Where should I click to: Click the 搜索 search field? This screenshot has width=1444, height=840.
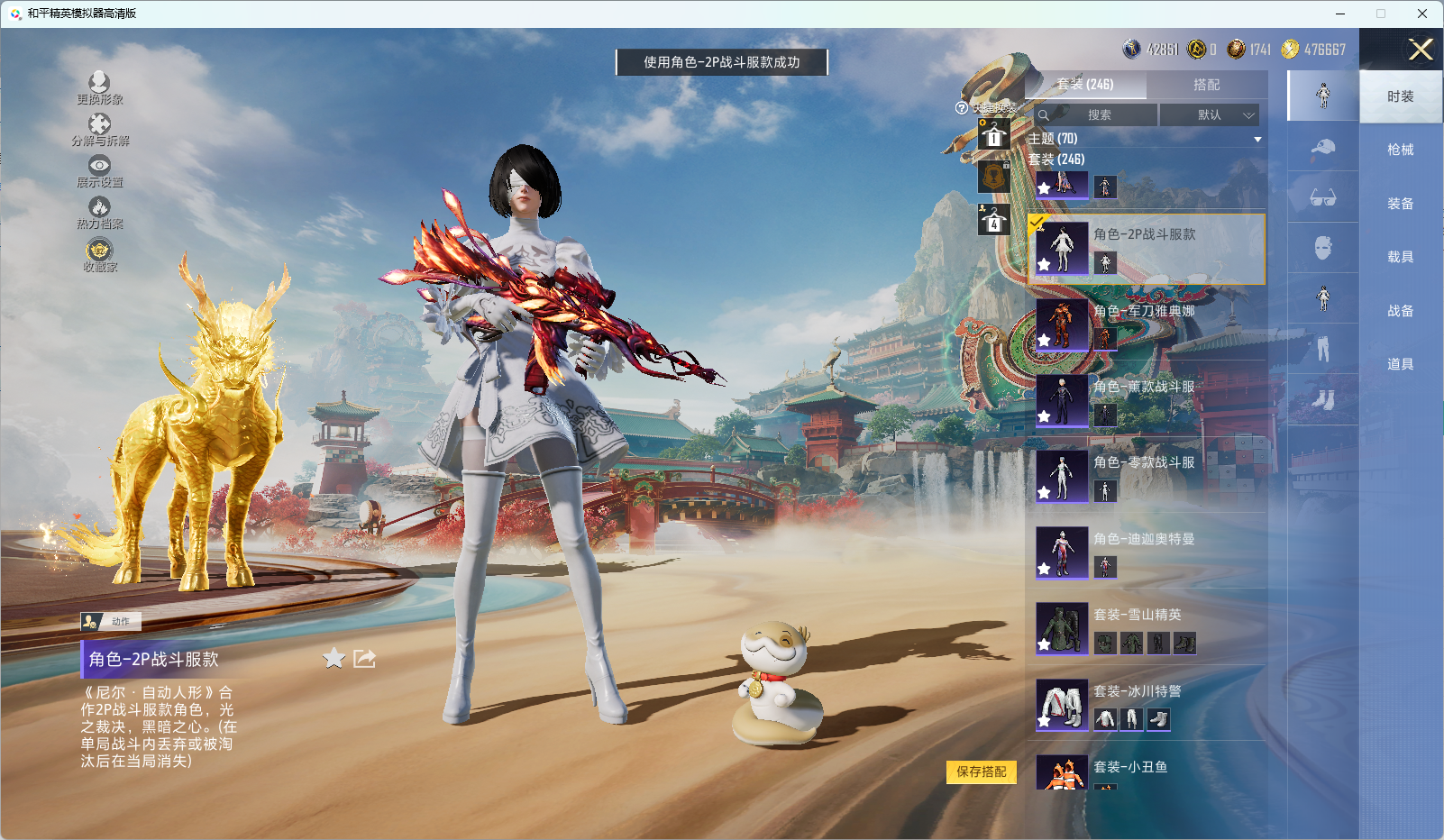tap(1096, 115)
